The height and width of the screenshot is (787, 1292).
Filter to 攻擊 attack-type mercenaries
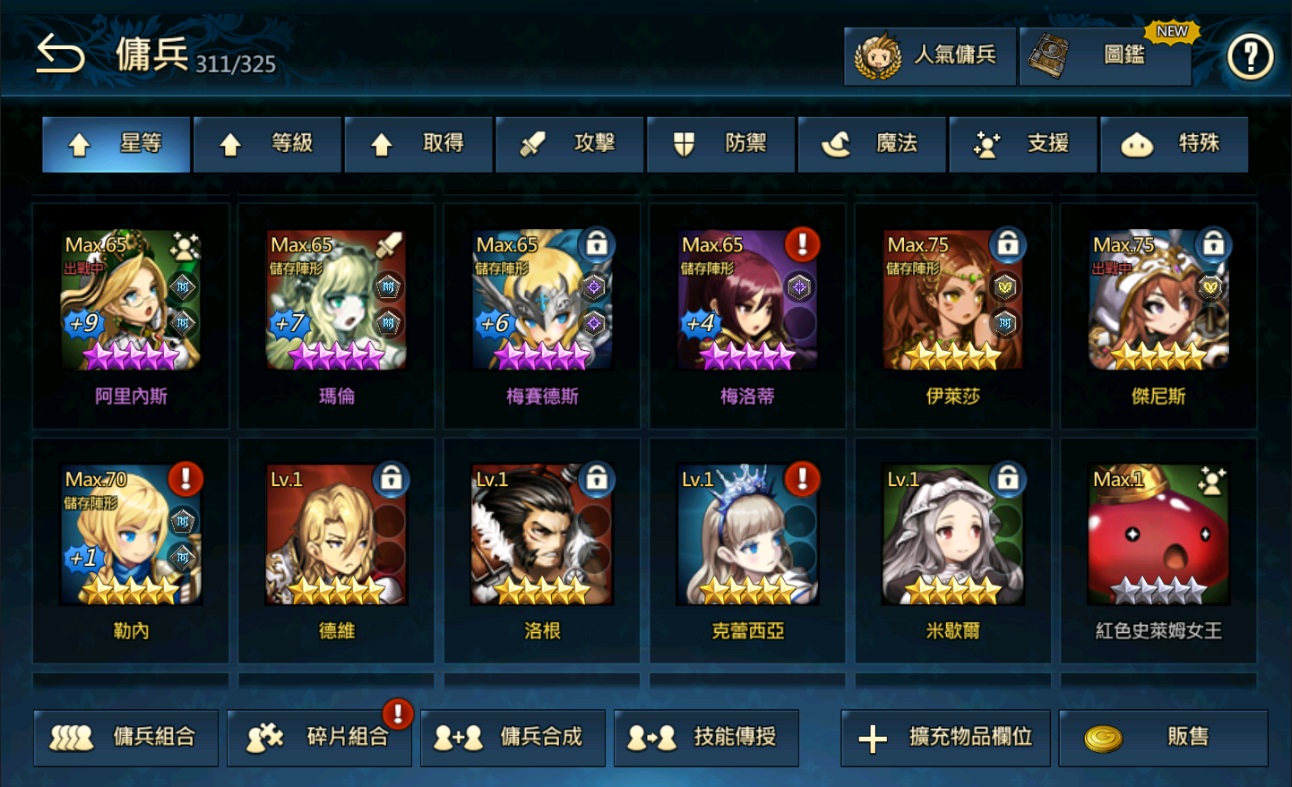click(x=570, y=144)
